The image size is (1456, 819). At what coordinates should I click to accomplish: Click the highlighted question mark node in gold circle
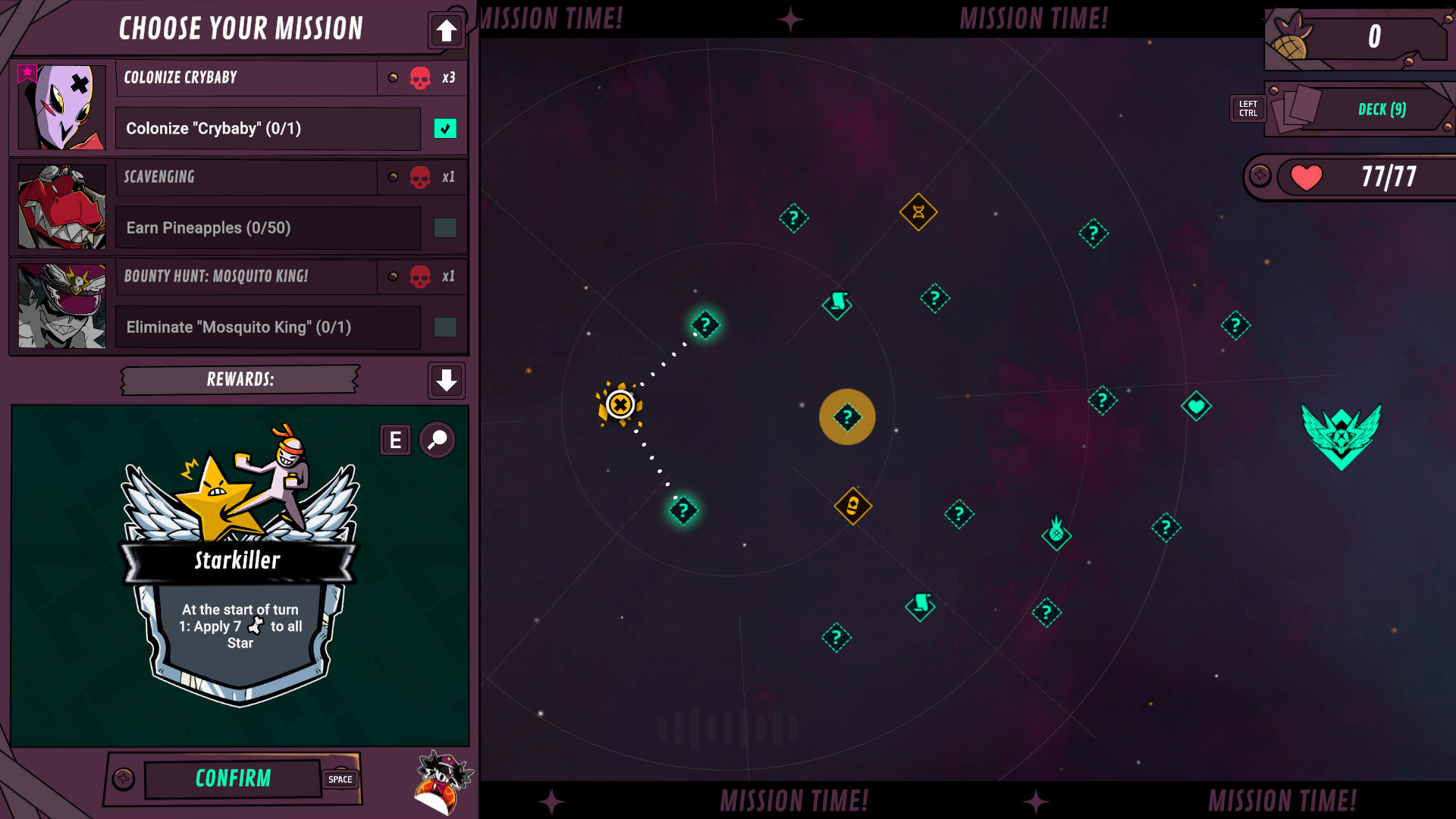click(x=847, y=417)
